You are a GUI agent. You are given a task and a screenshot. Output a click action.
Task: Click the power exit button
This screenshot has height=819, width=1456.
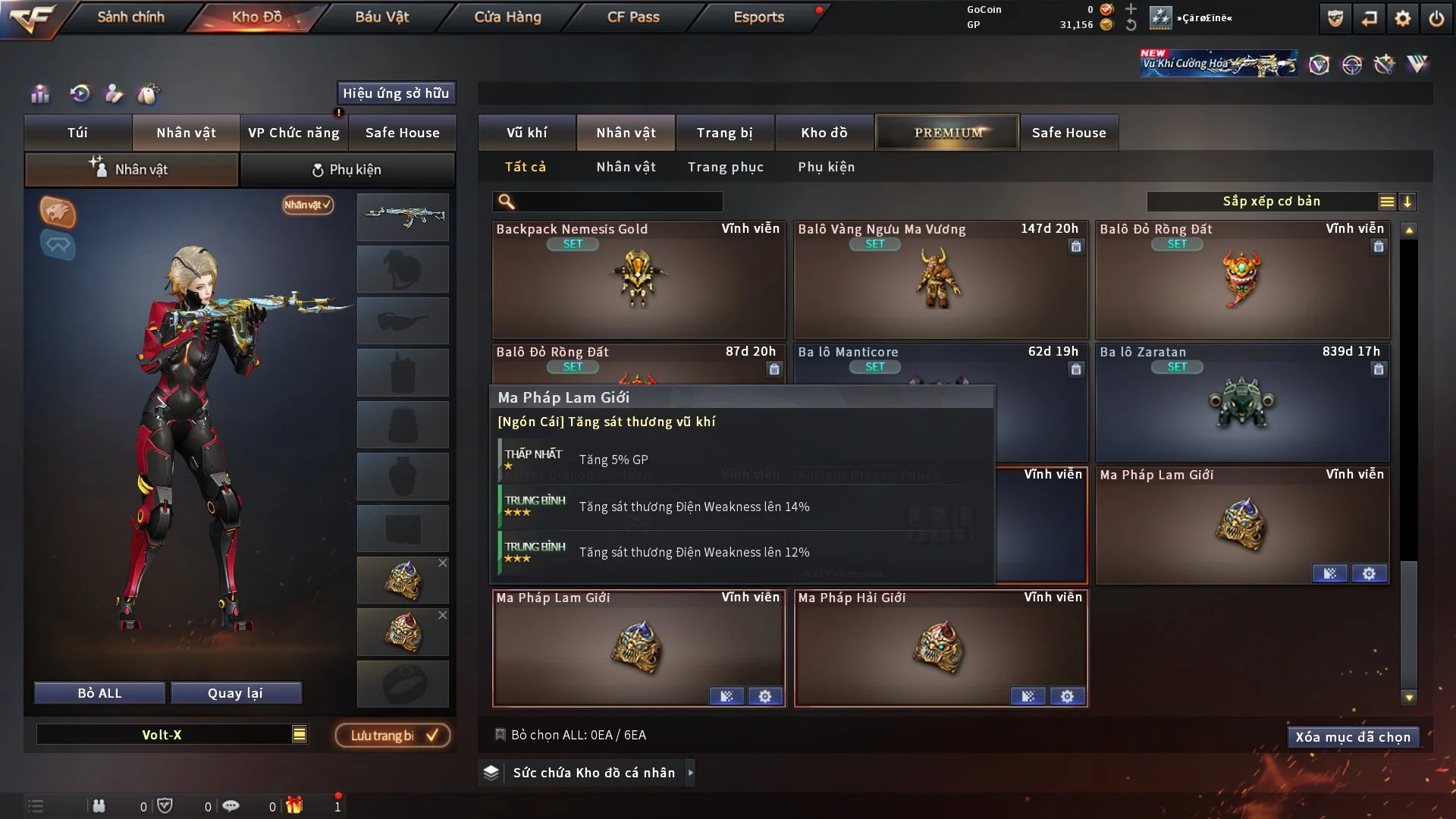[1436, 18]
